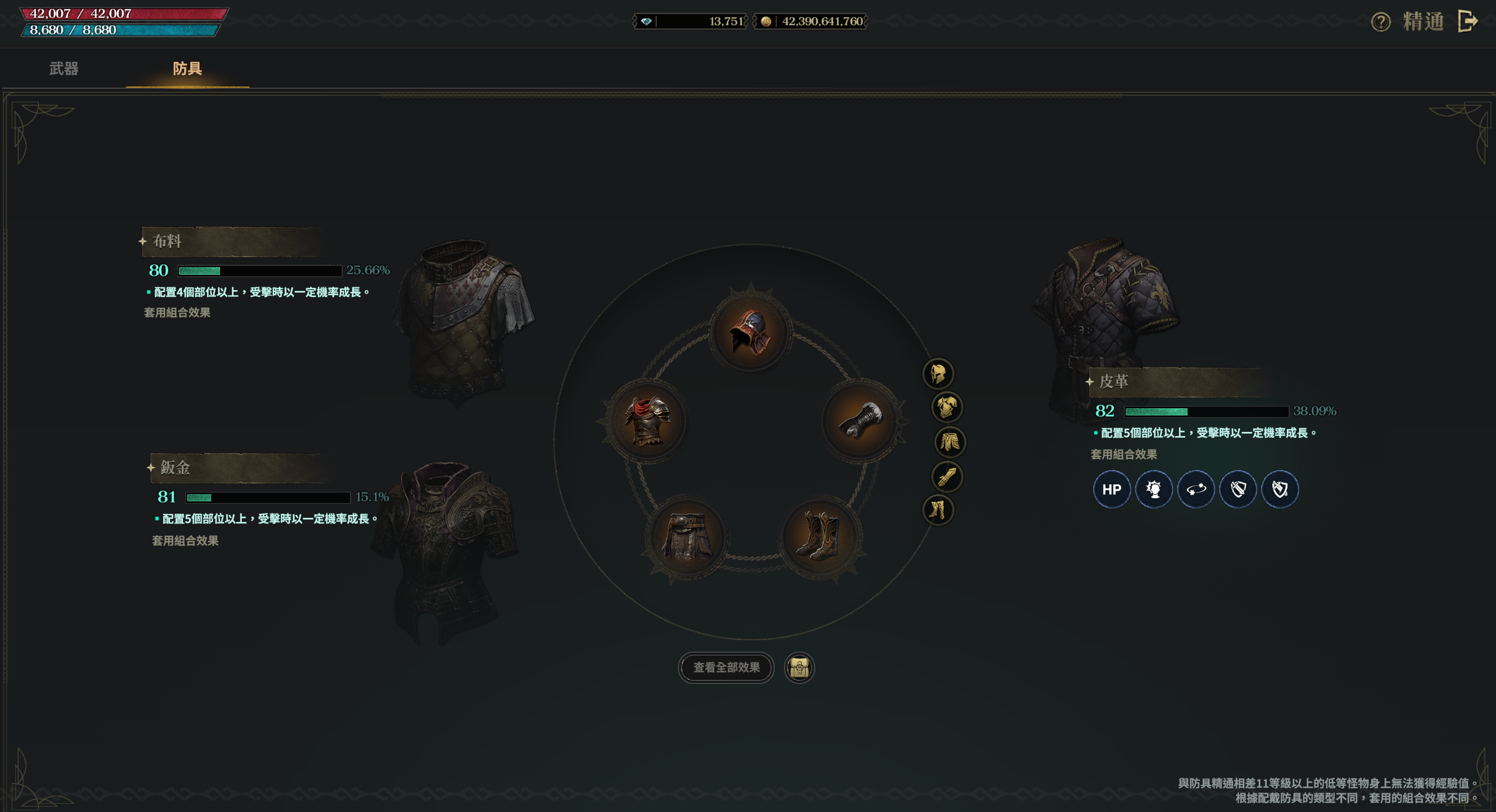Viewport: 1496px width, 812px height.
Task: Pick the leather boots equipment slot
Action: pyautogui.click(x=819, y=536)
